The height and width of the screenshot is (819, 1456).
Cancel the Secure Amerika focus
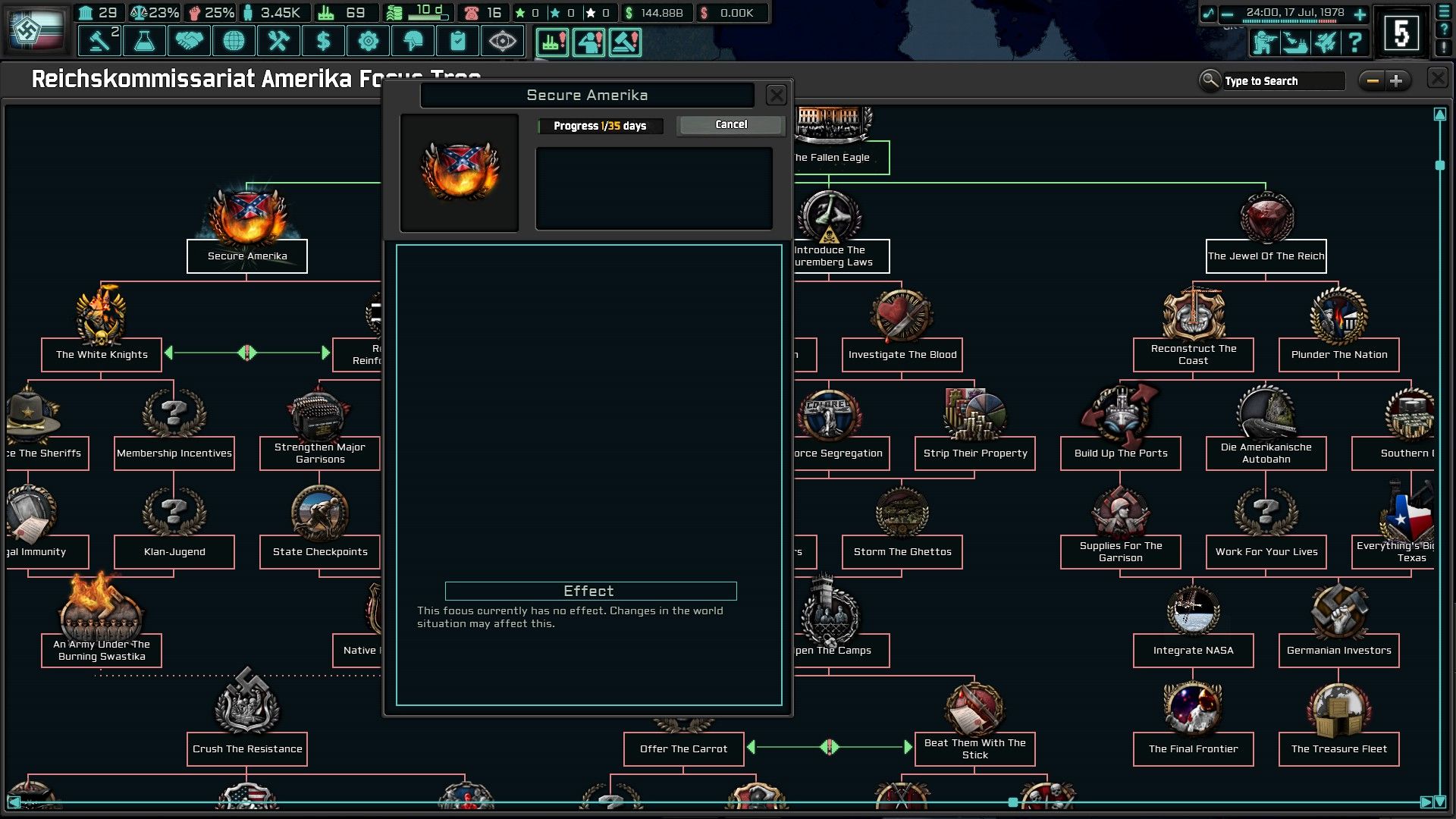pos(730,125)
